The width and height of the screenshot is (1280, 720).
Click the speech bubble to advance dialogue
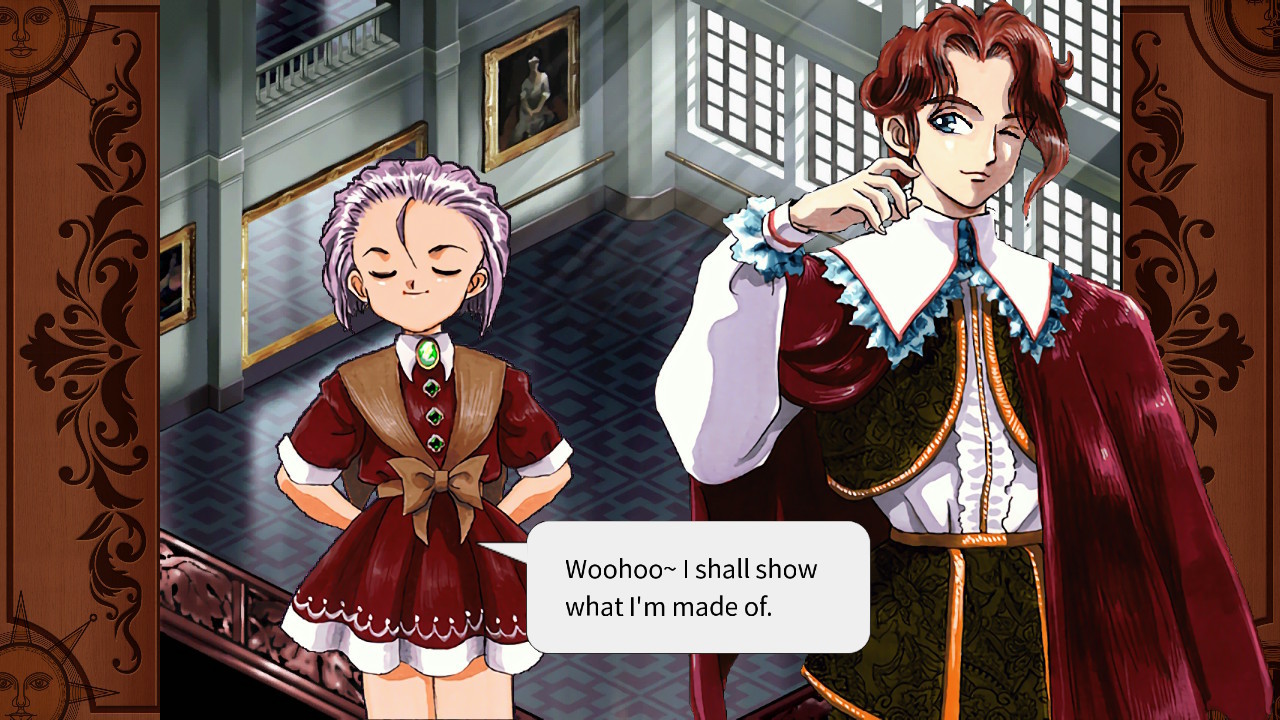pos(700,590)
